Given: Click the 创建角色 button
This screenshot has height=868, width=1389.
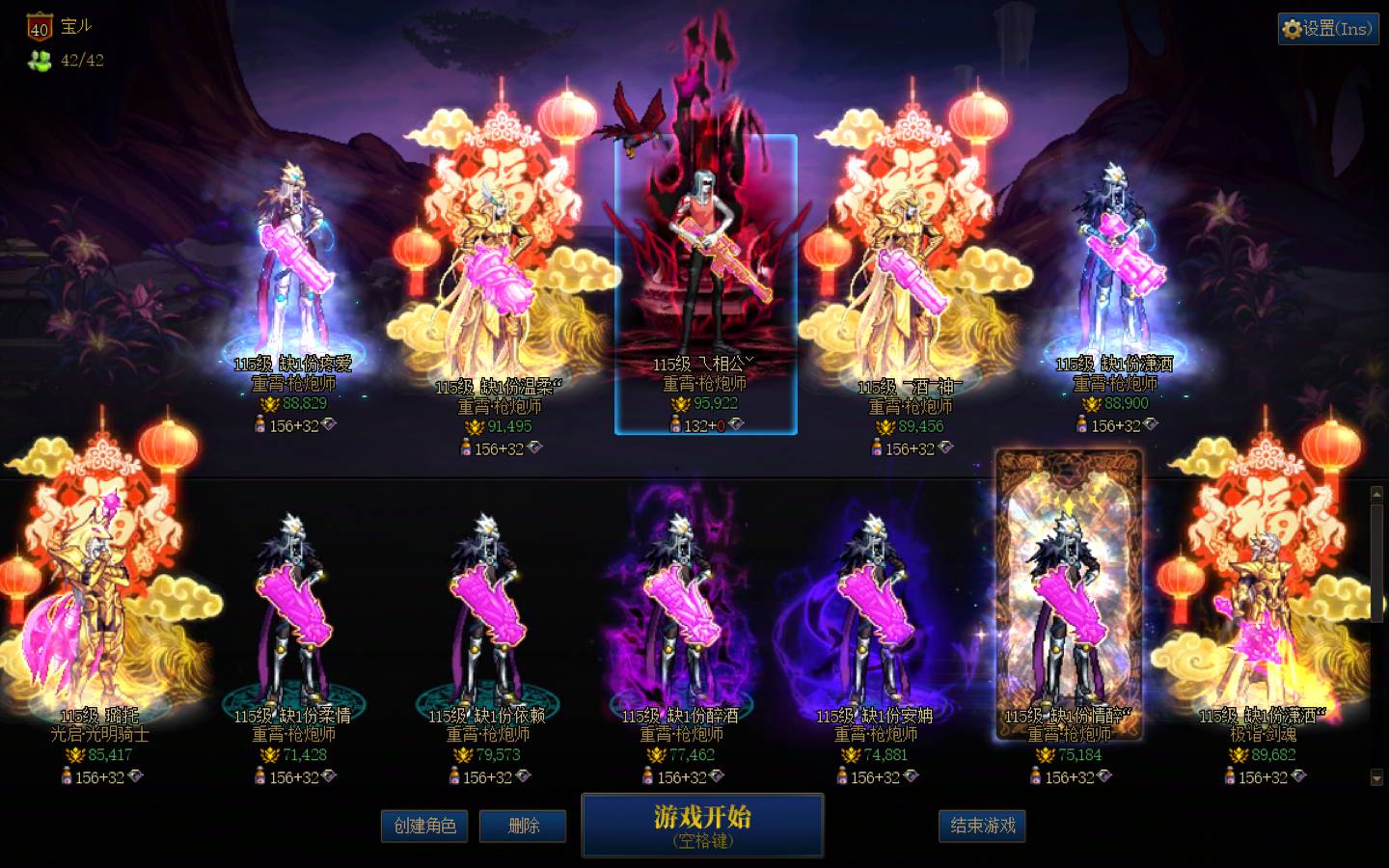Looking at the screenshot, I should [x=424, y=827].
